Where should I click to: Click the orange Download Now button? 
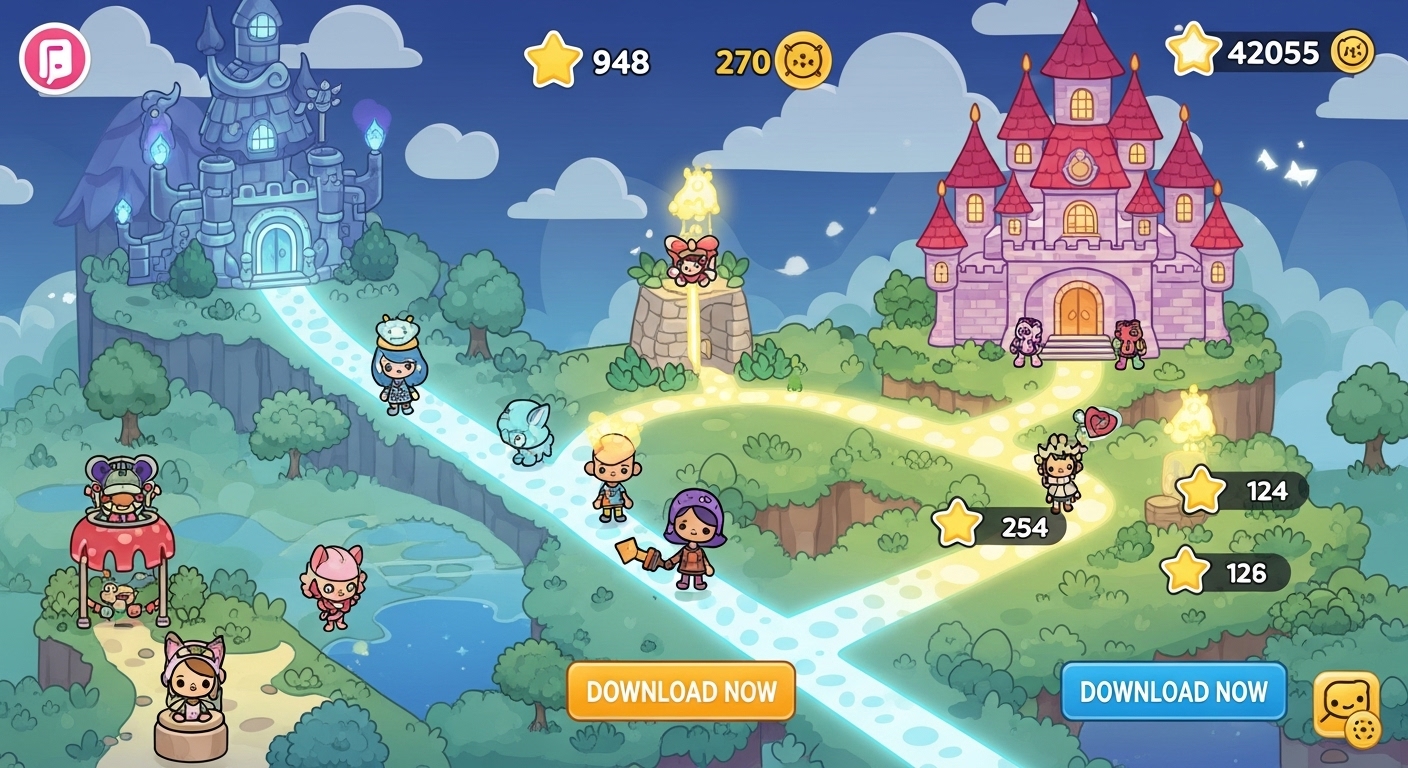point(681,691)
